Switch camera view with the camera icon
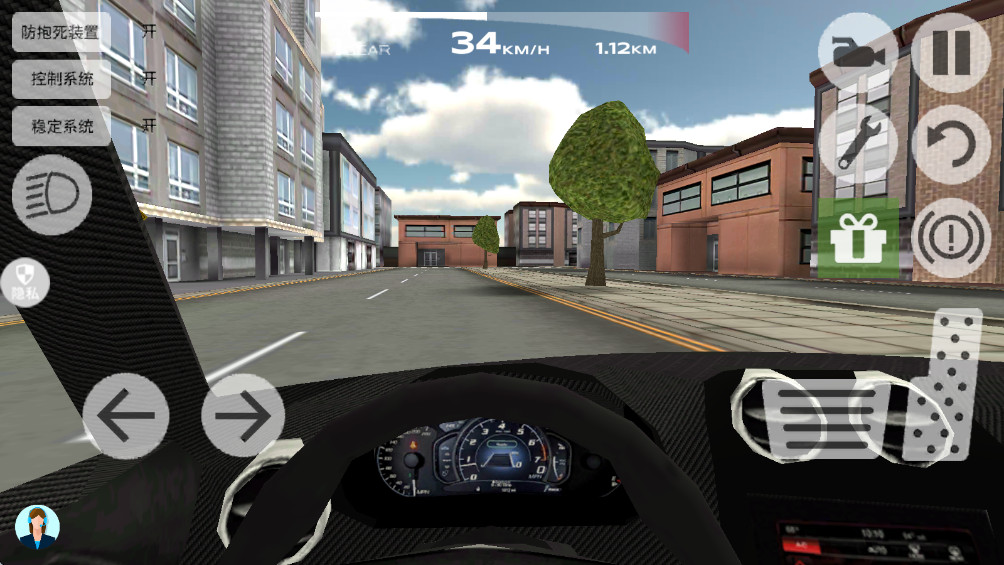 point(855,52)
